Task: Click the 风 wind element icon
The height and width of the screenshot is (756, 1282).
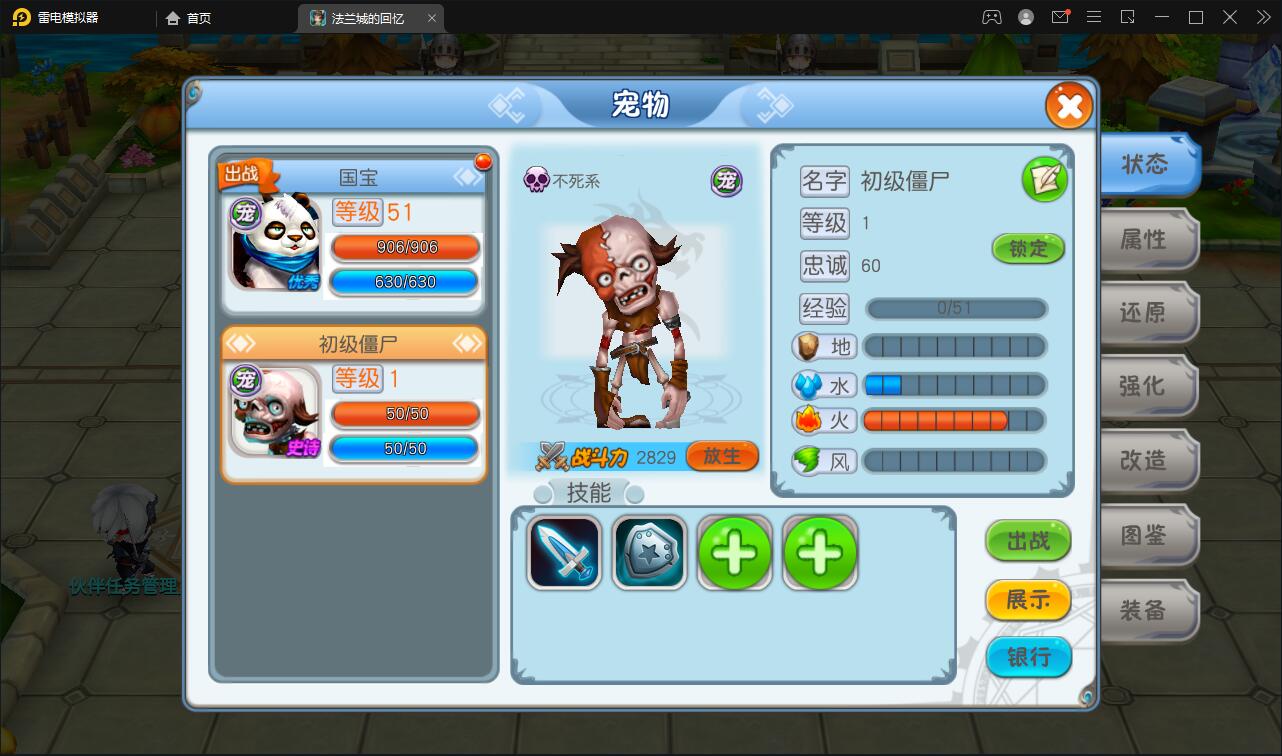Action: 823,460
